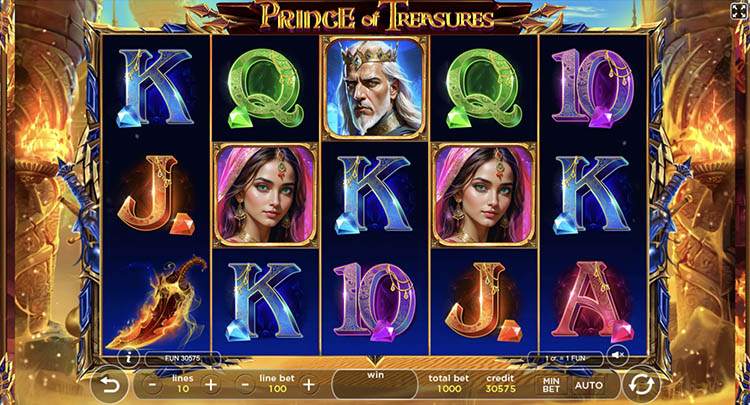Open the info paytable icon
Viewport: 750px width, 405px height.
click(x=128, y=356)
